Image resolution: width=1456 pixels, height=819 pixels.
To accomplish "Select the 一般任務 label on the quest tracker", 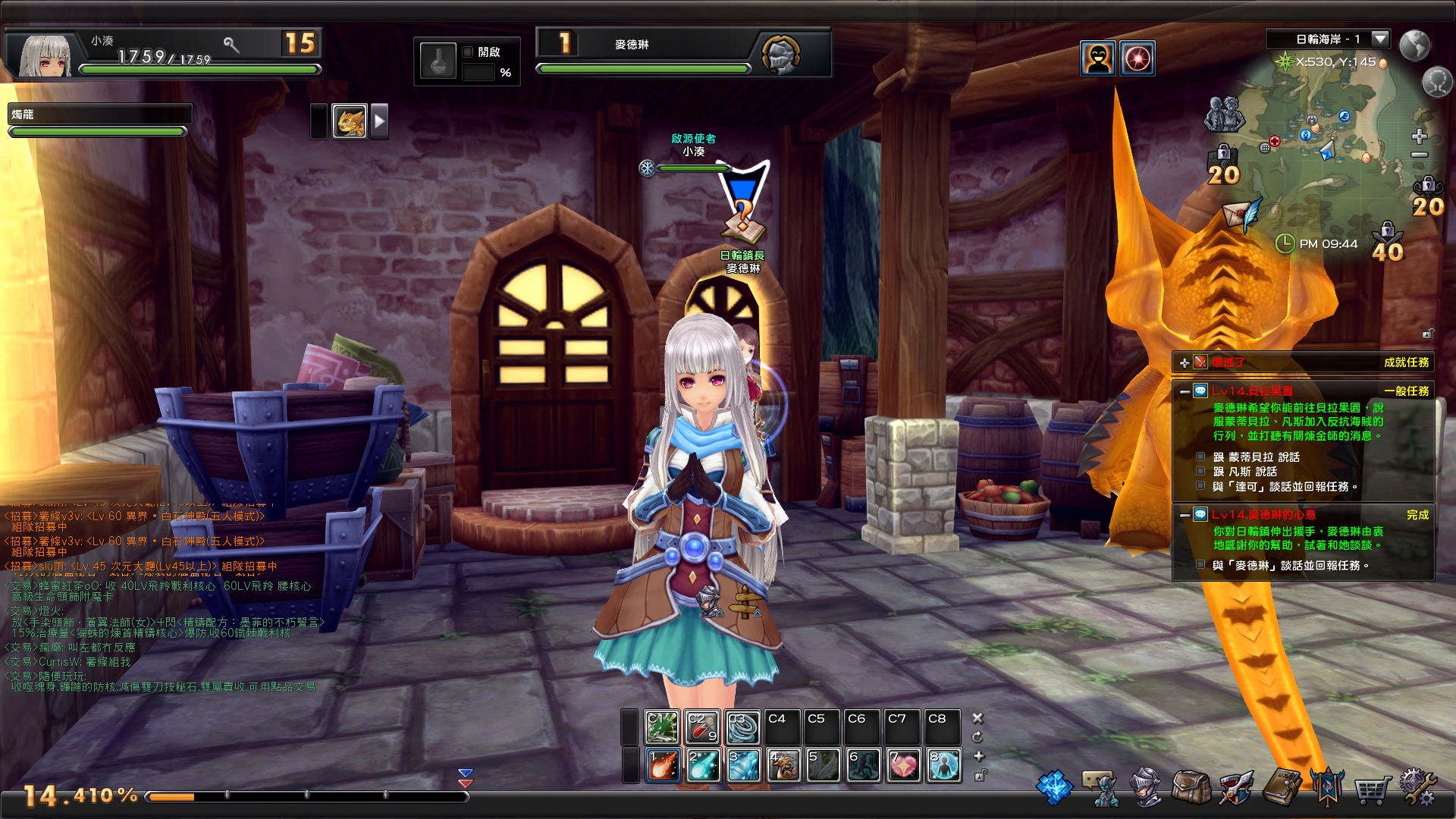I will tap(1407, 391).
